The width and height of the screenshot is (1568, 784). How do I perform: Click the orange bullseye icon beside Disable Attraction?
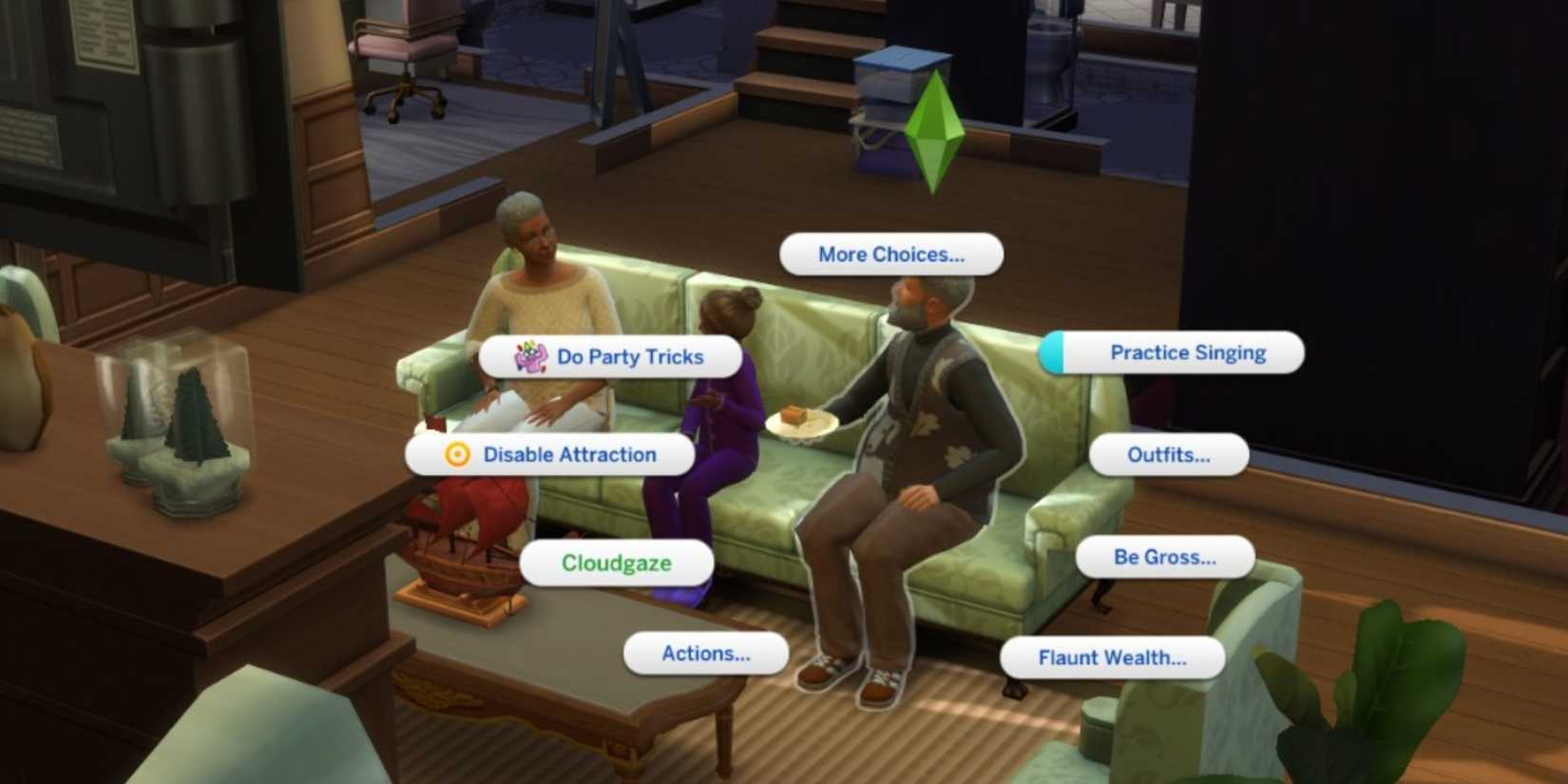click(459, 454)
